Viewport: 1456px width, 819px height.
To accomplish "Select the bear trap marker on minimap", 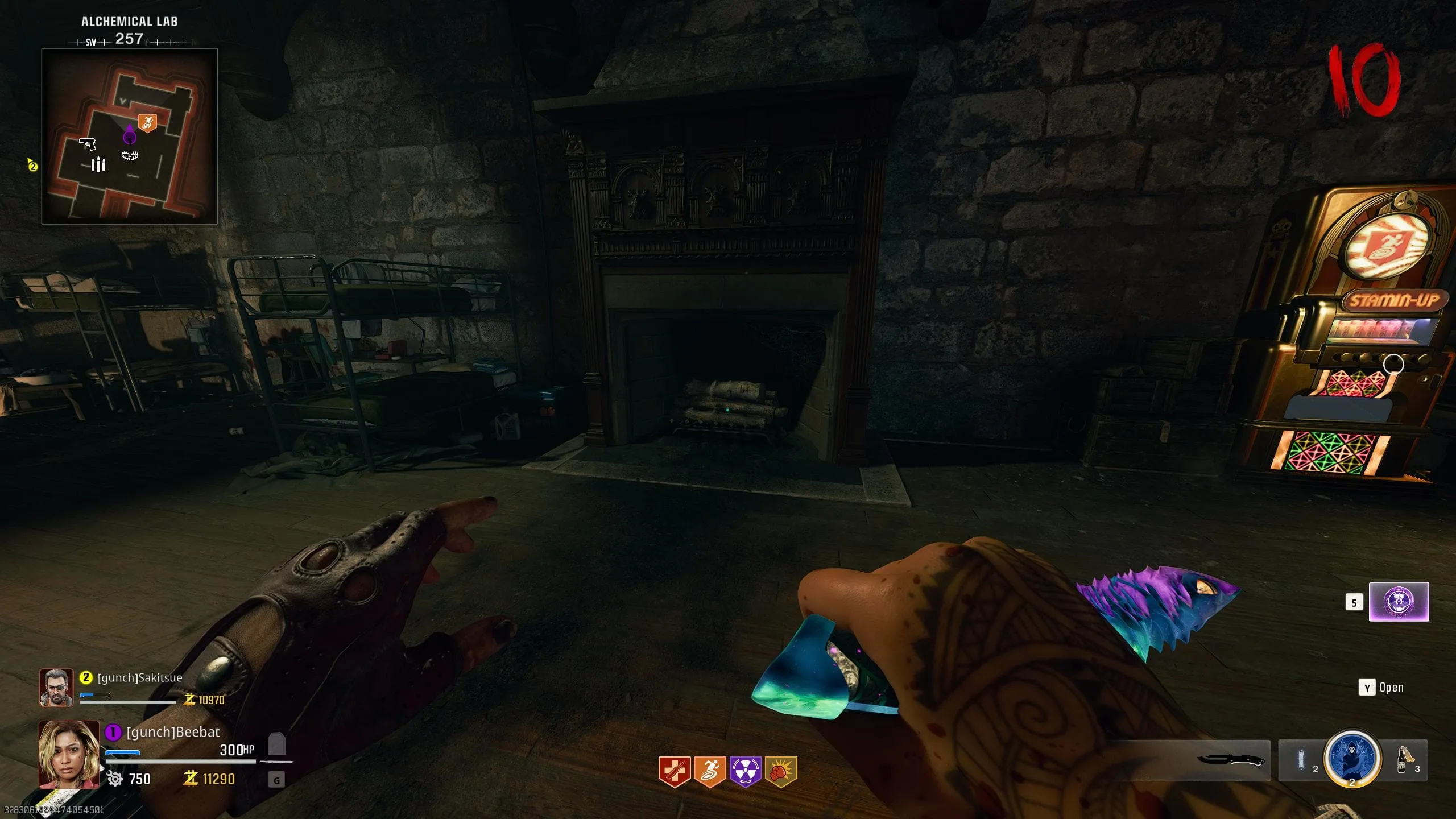I will (130, 155).
